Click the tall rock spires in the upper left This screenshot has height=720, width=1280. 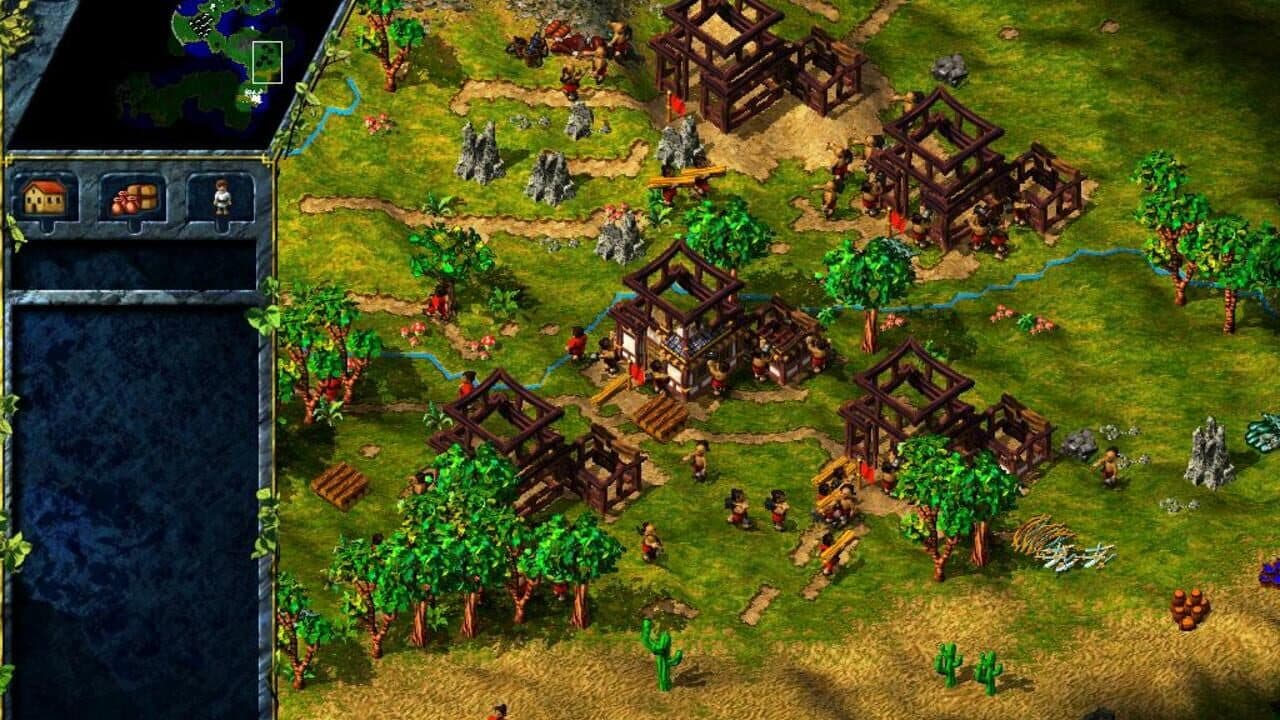480,150
